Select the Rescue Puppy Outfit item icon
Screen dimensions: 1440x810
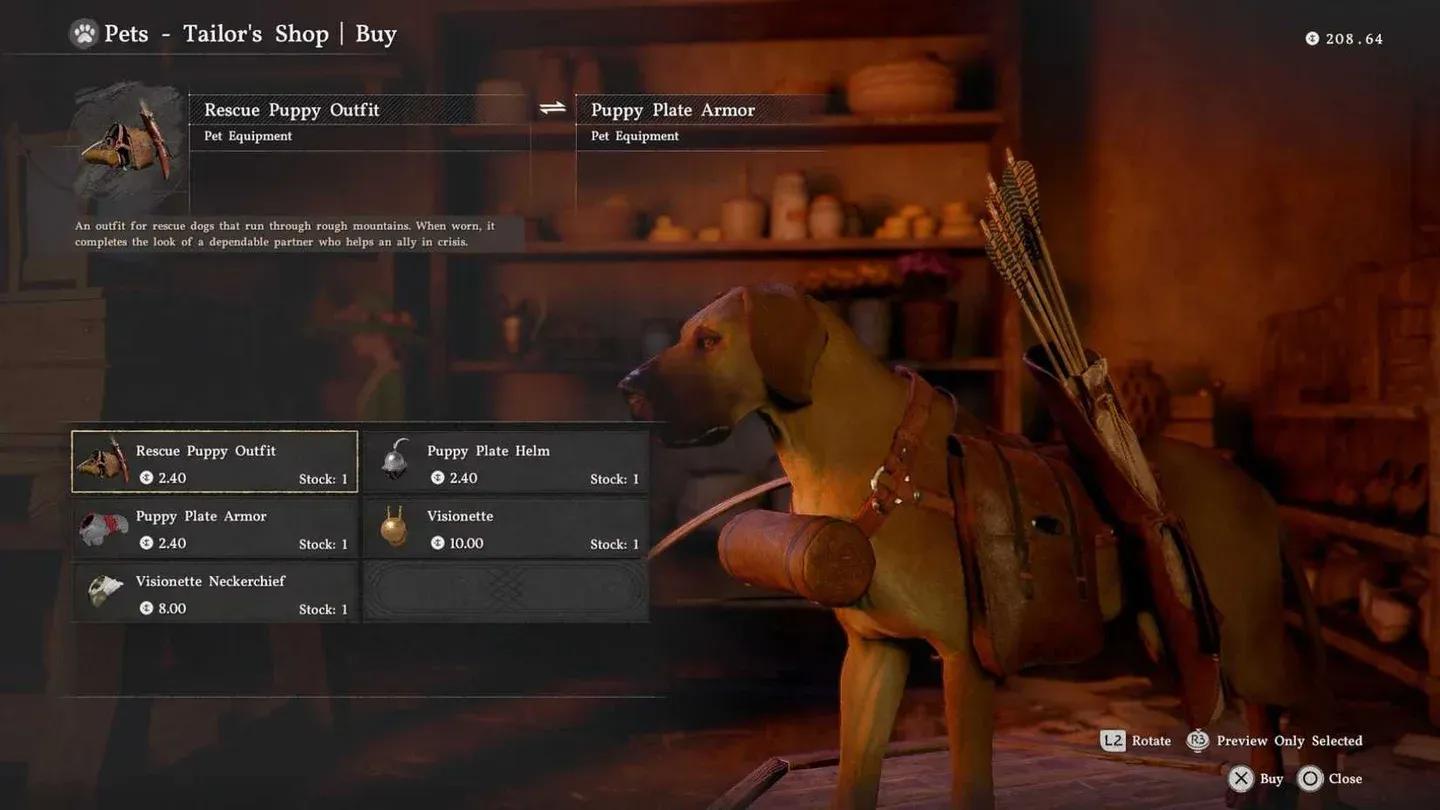[x=104, y=462]
